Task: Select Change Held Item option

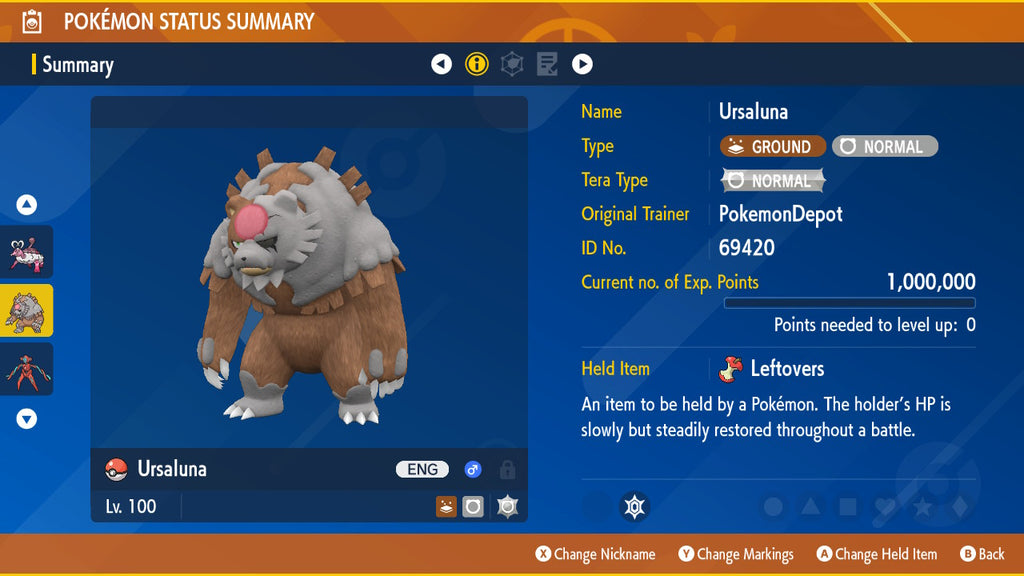Action: click(x=877, y=554)
